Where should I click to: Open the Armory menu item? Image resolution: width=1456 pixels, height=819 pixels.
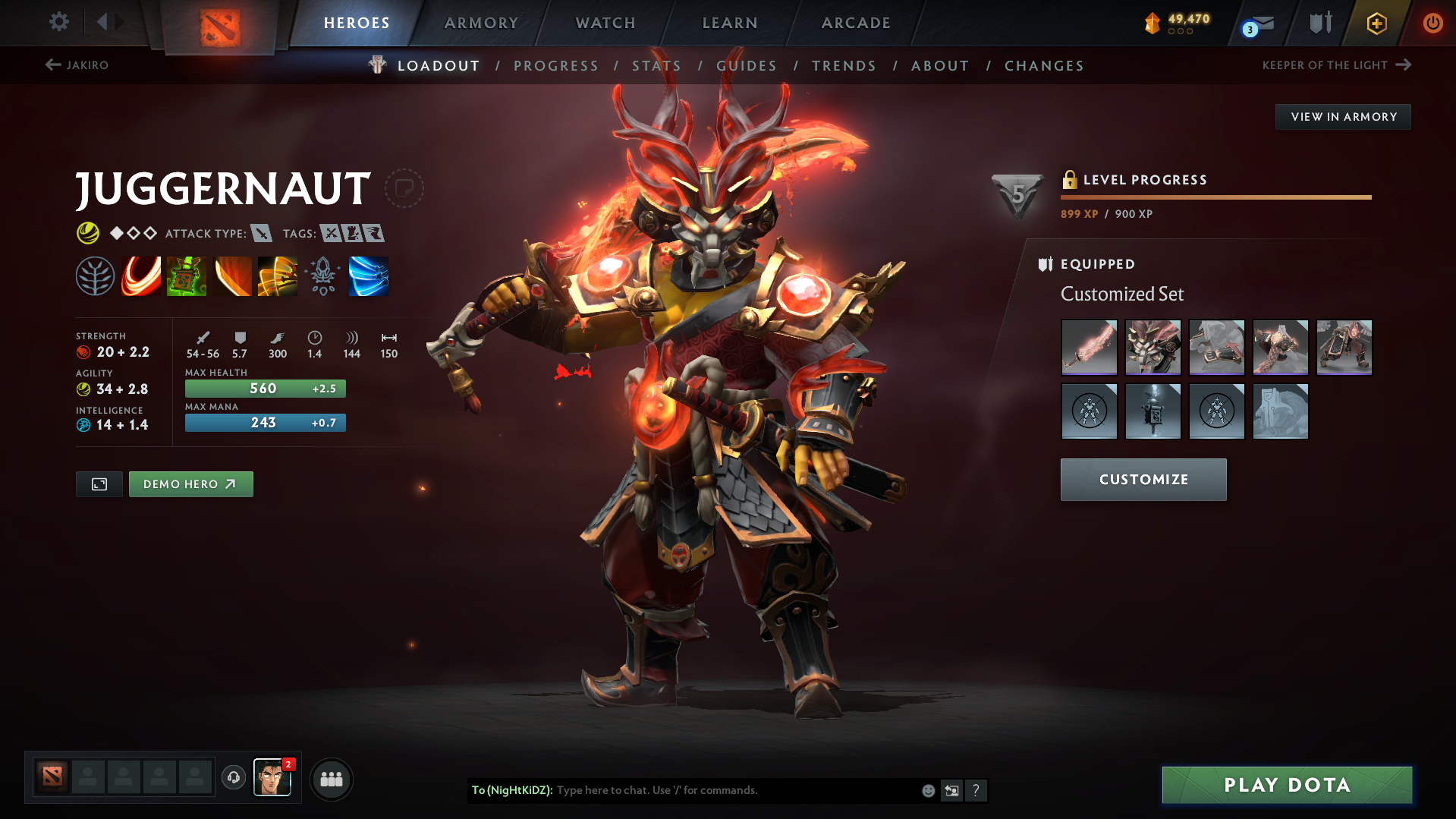pyautogui.click(x=481, y=23)
